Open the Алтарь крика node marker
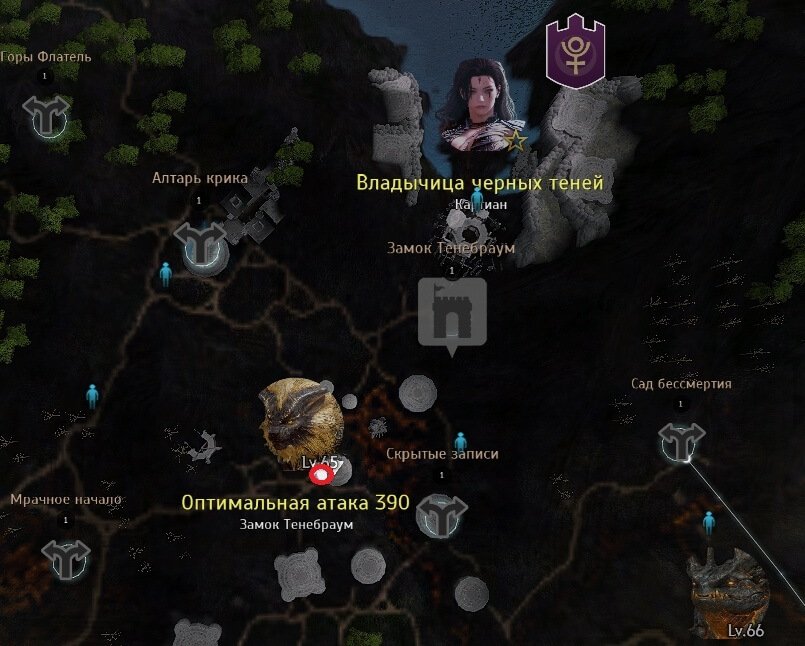This screenshot has width=805, height=646. click(x=199, y=243)
